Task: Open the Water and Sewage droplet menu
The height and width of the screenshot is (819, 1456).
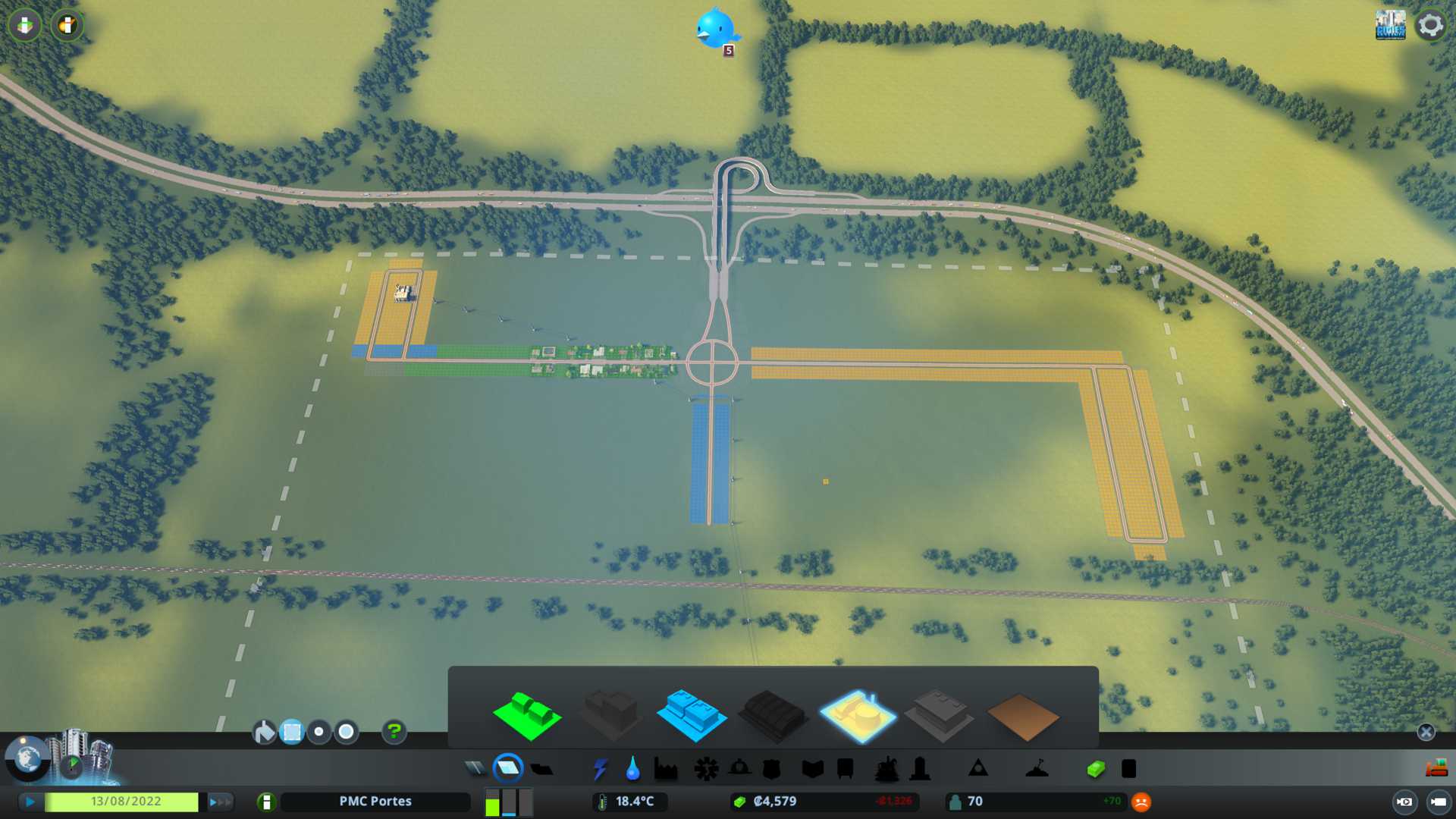Action: [x=632, y=769]
